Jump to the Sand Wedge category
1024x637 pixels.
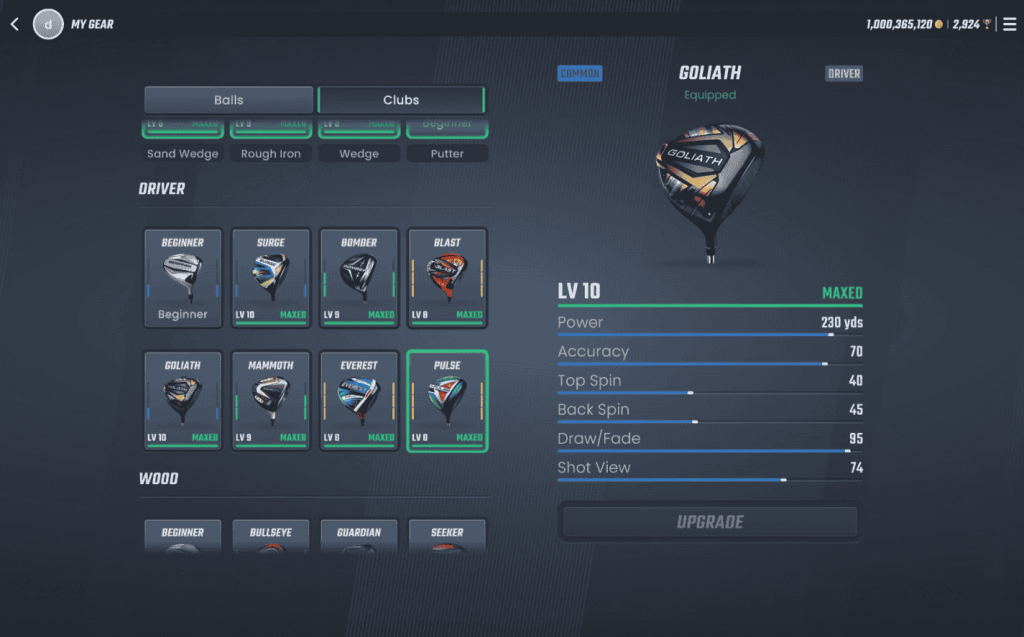click(x=183, y=154)
